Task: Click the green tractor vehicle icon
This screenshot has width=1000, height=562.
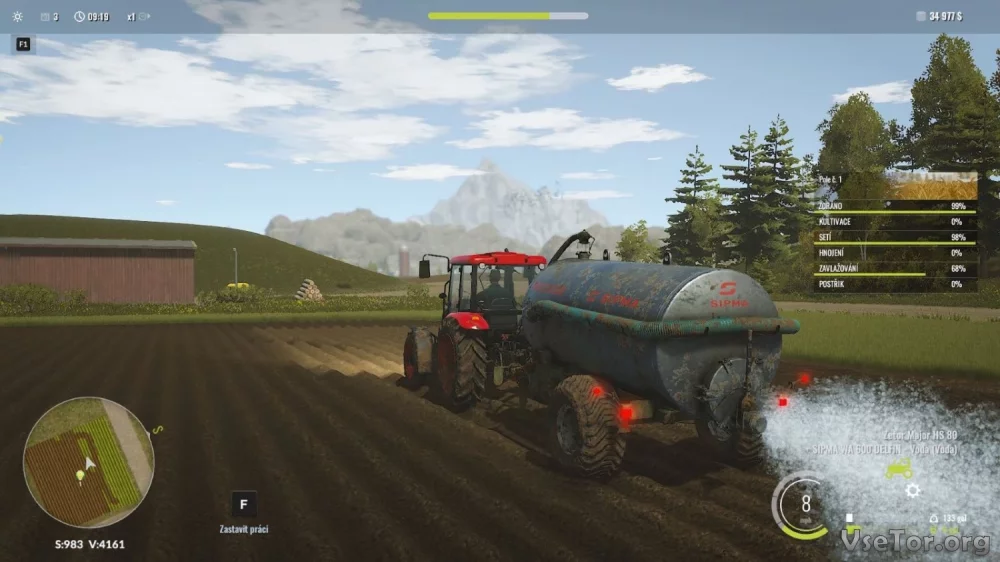Action: point(898,468)
